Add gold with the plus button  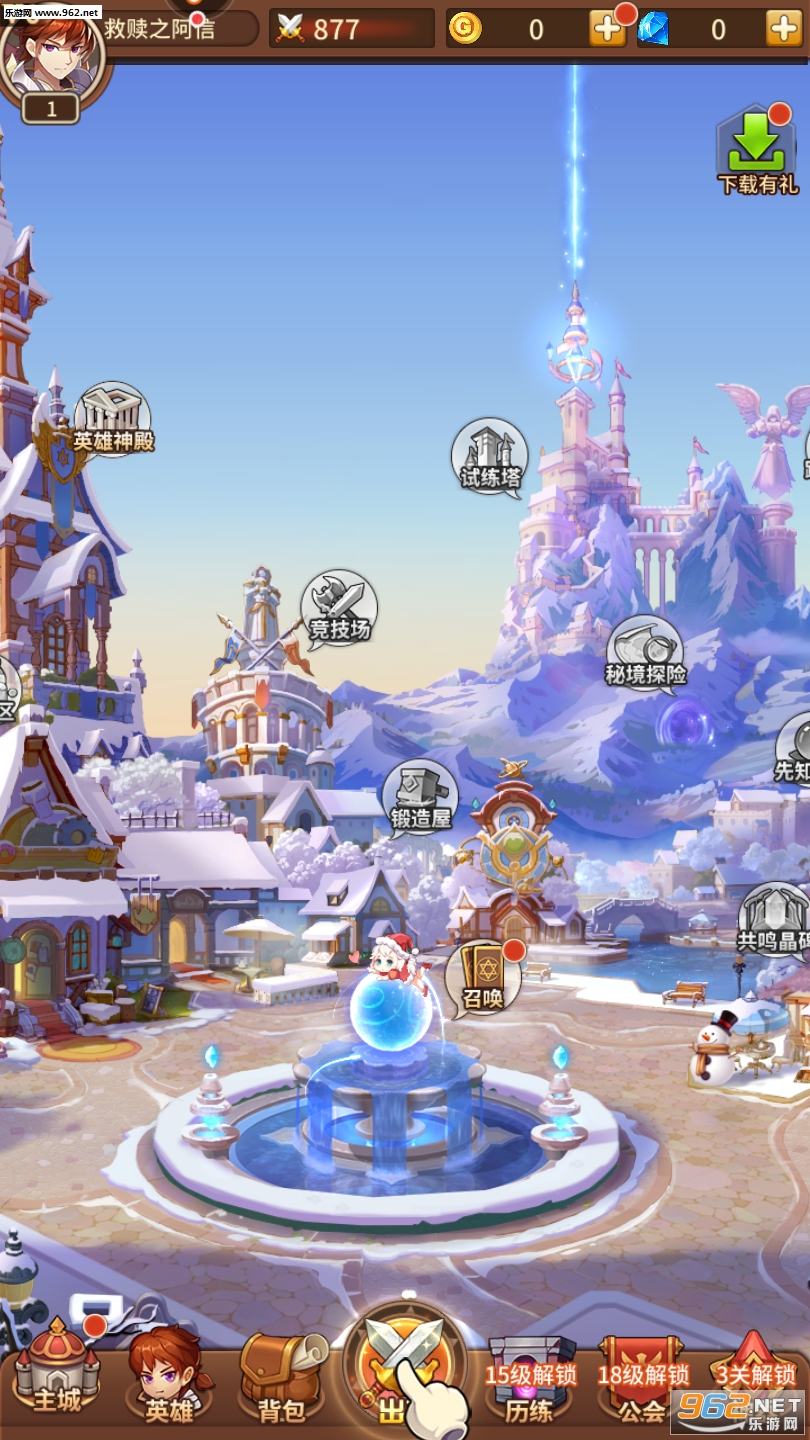pyautogui.click(x=607, y=29)
